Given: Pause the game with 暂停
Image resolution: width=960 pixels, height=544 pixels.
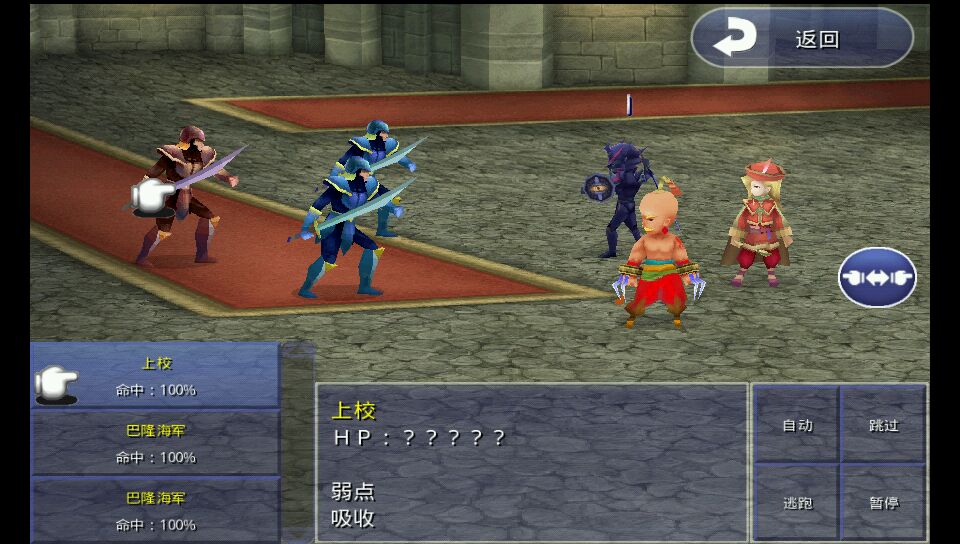Looking at the screenshot, I should pyautogui.click(x=884, y=503).
